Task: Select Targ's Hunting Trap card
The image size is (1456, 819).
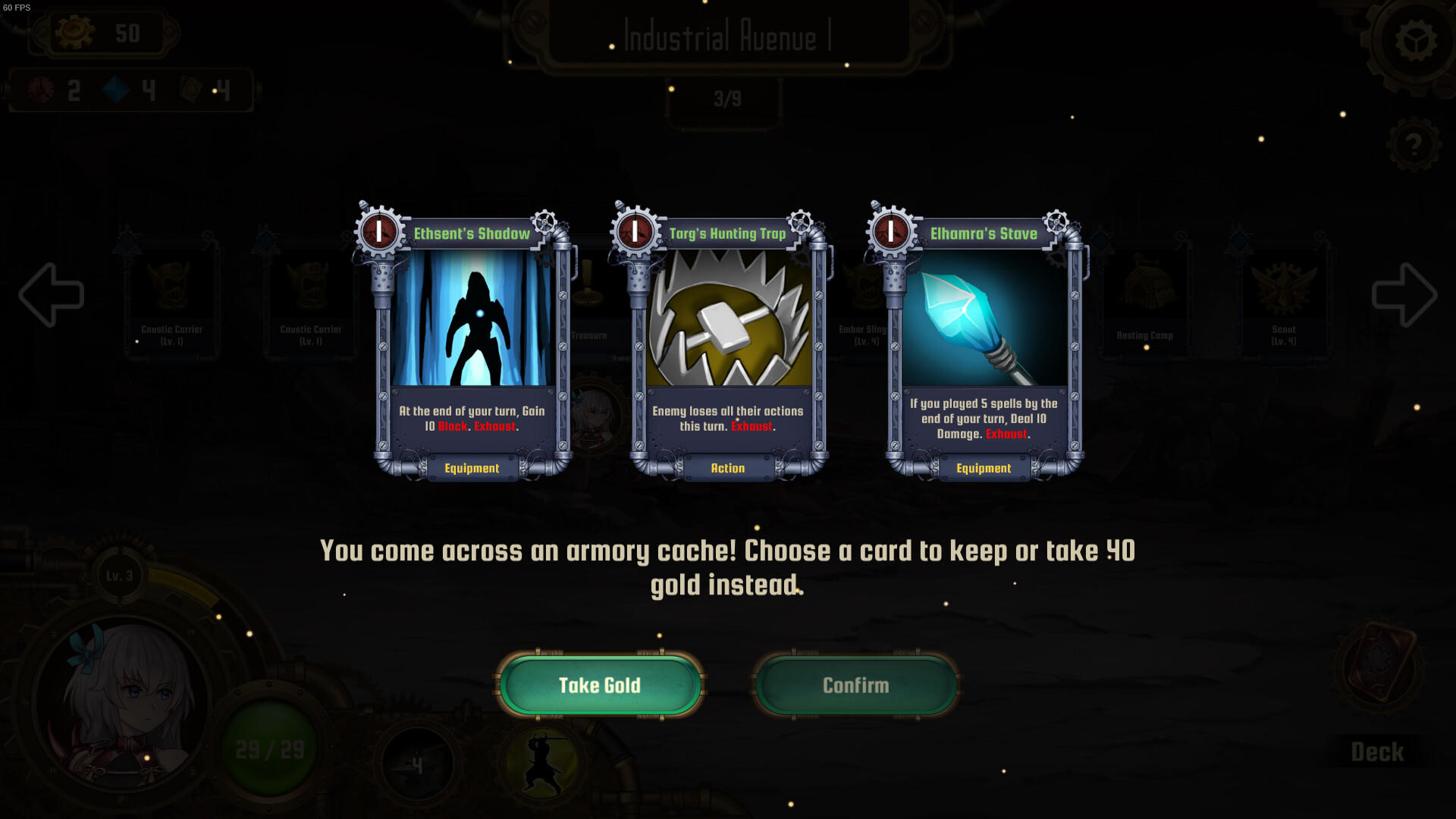Action: (726, 341)
